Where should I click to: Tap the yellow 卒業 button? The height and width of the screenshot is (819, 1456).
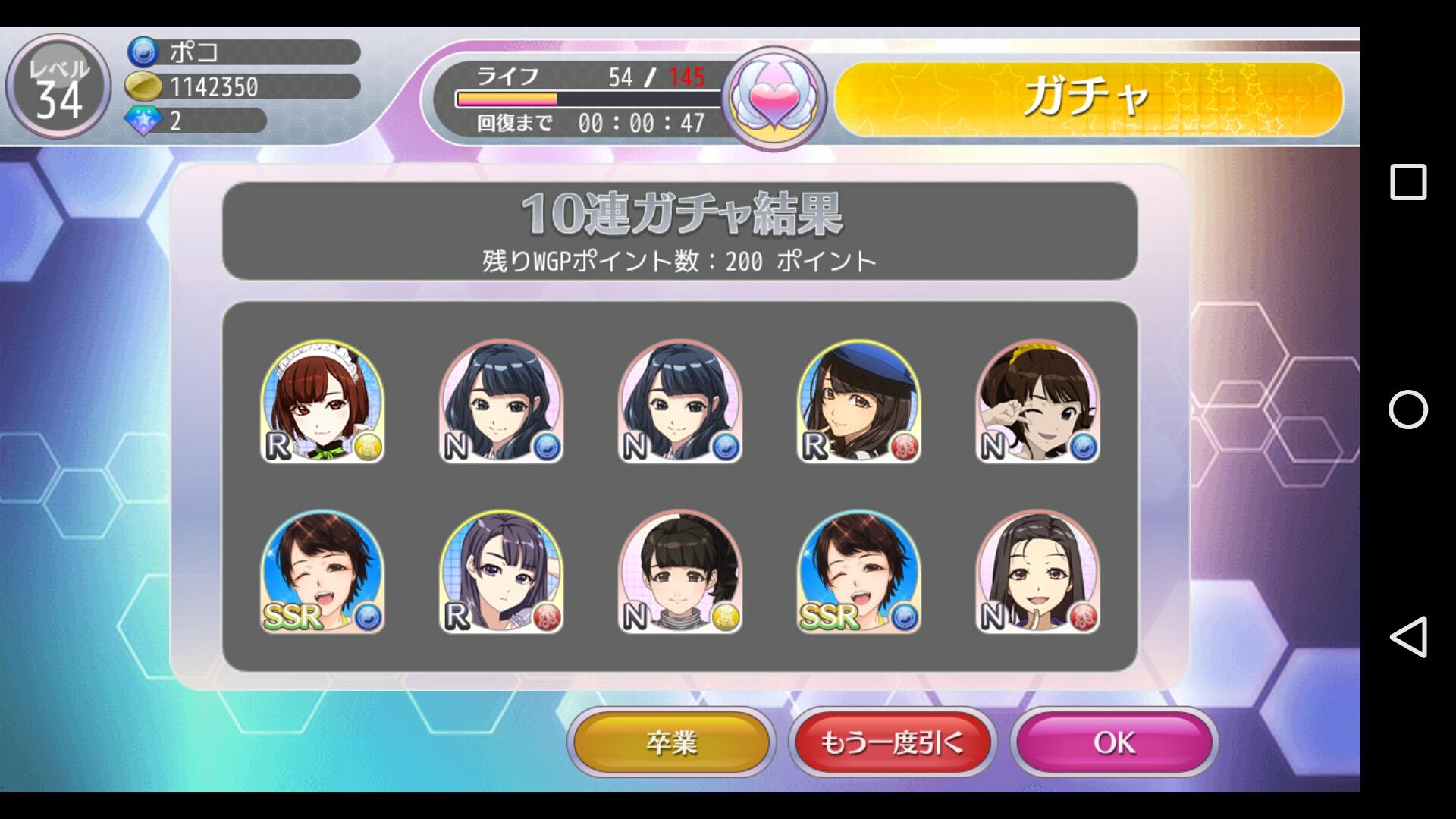coord(671,742)
